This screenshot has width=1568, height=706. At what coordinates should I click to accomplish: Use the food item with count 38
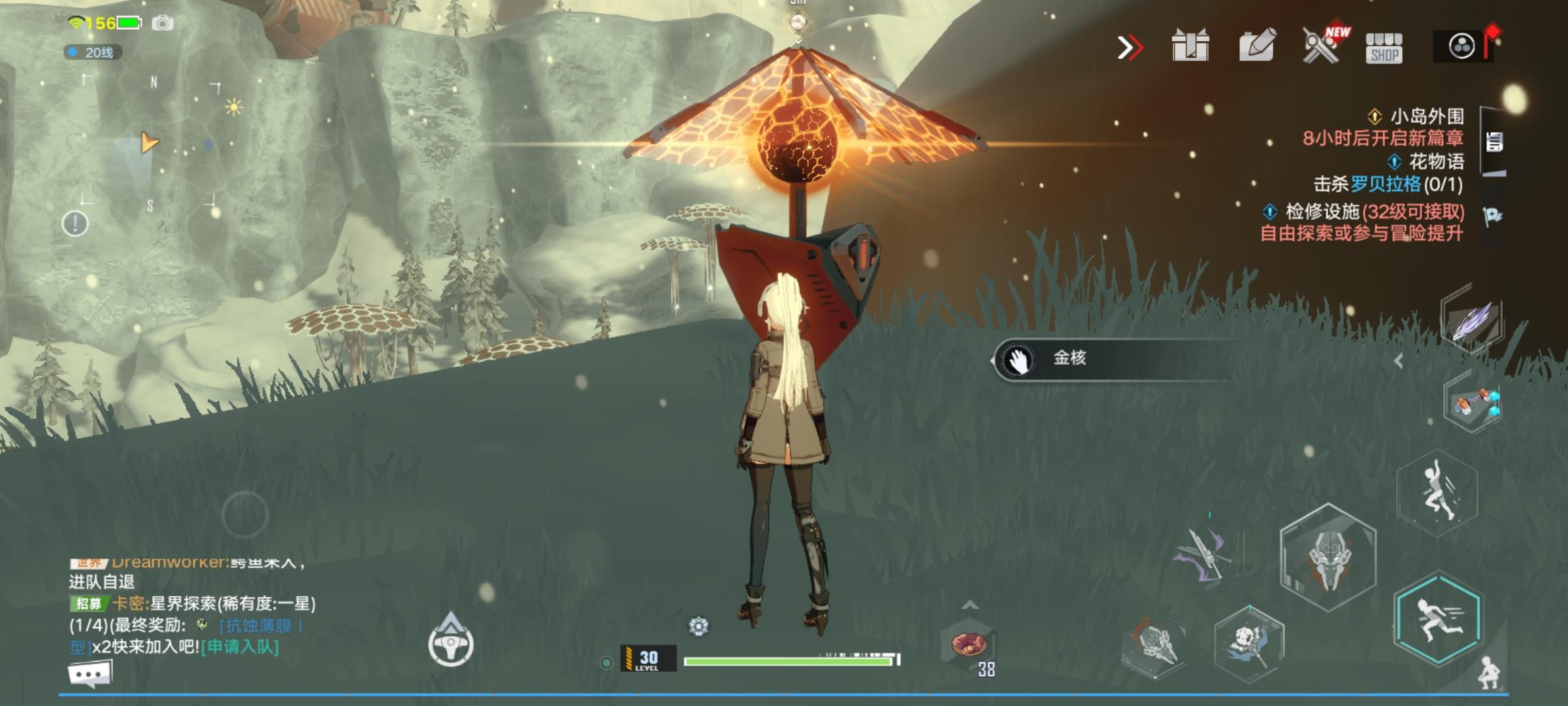pos(968,645)
